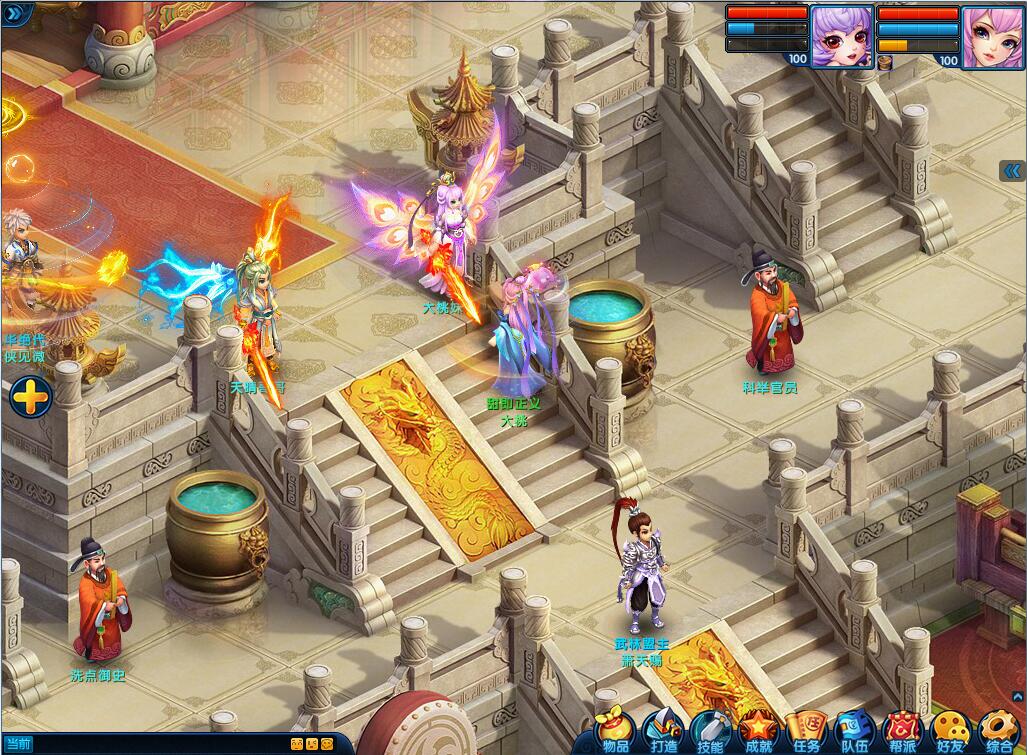This screenshot has width=1027, height=755.
Task: Select the 当前 chat channel button
Action: [17, 744]
